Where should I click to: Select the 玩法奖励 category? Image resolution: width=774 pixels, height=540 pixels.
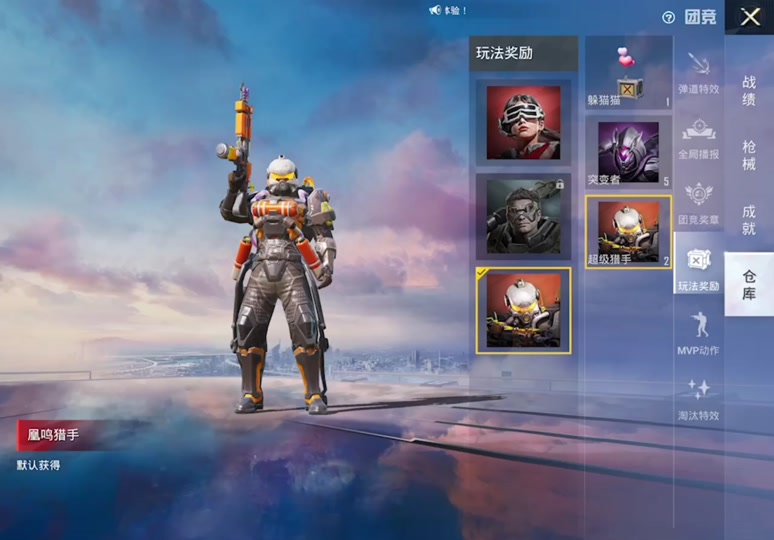pos(698,268)
